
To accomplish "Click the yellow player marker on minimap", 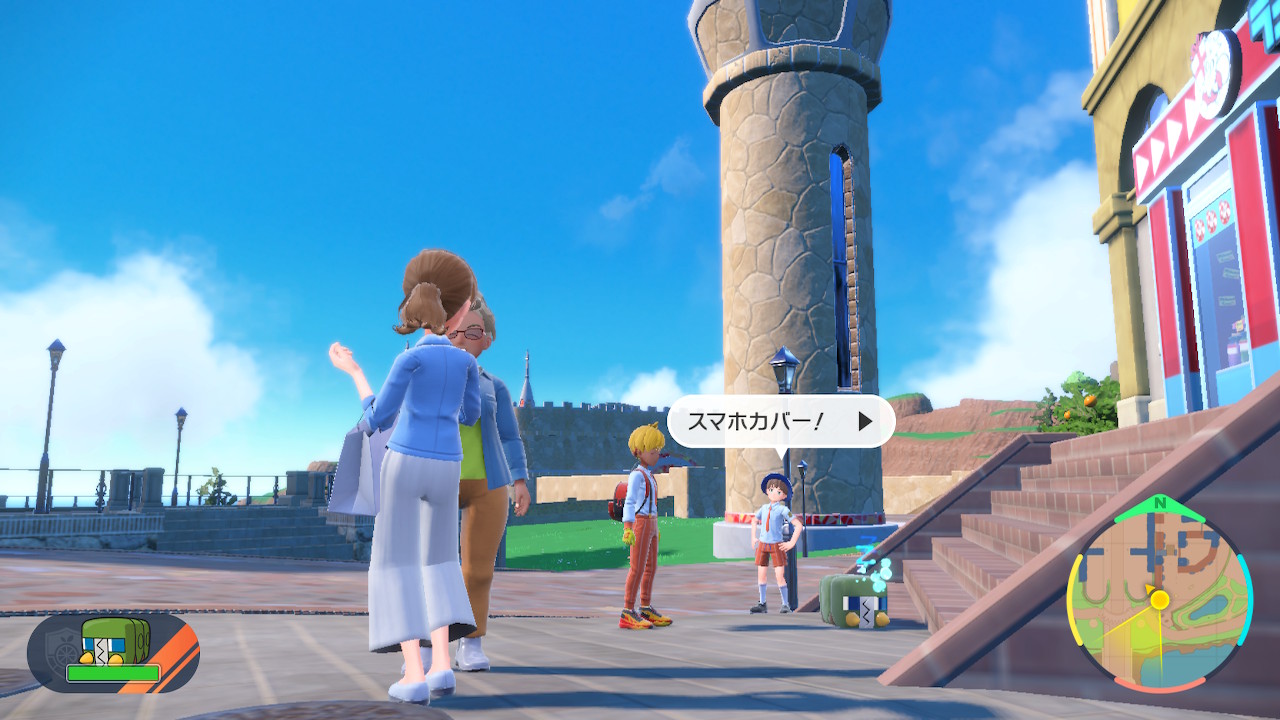I will [1159, 600].
